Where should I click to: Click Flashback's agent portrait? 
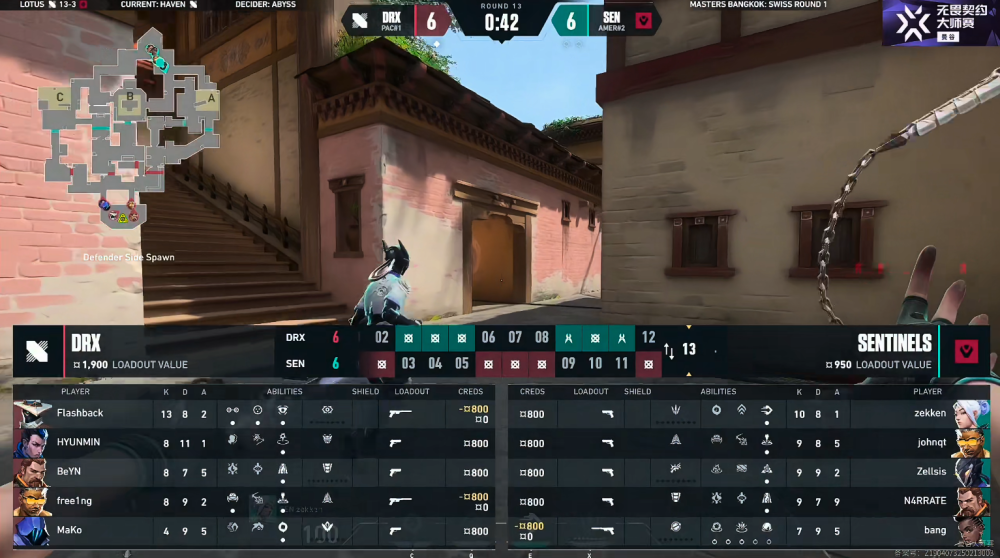(x=32, y=413)
